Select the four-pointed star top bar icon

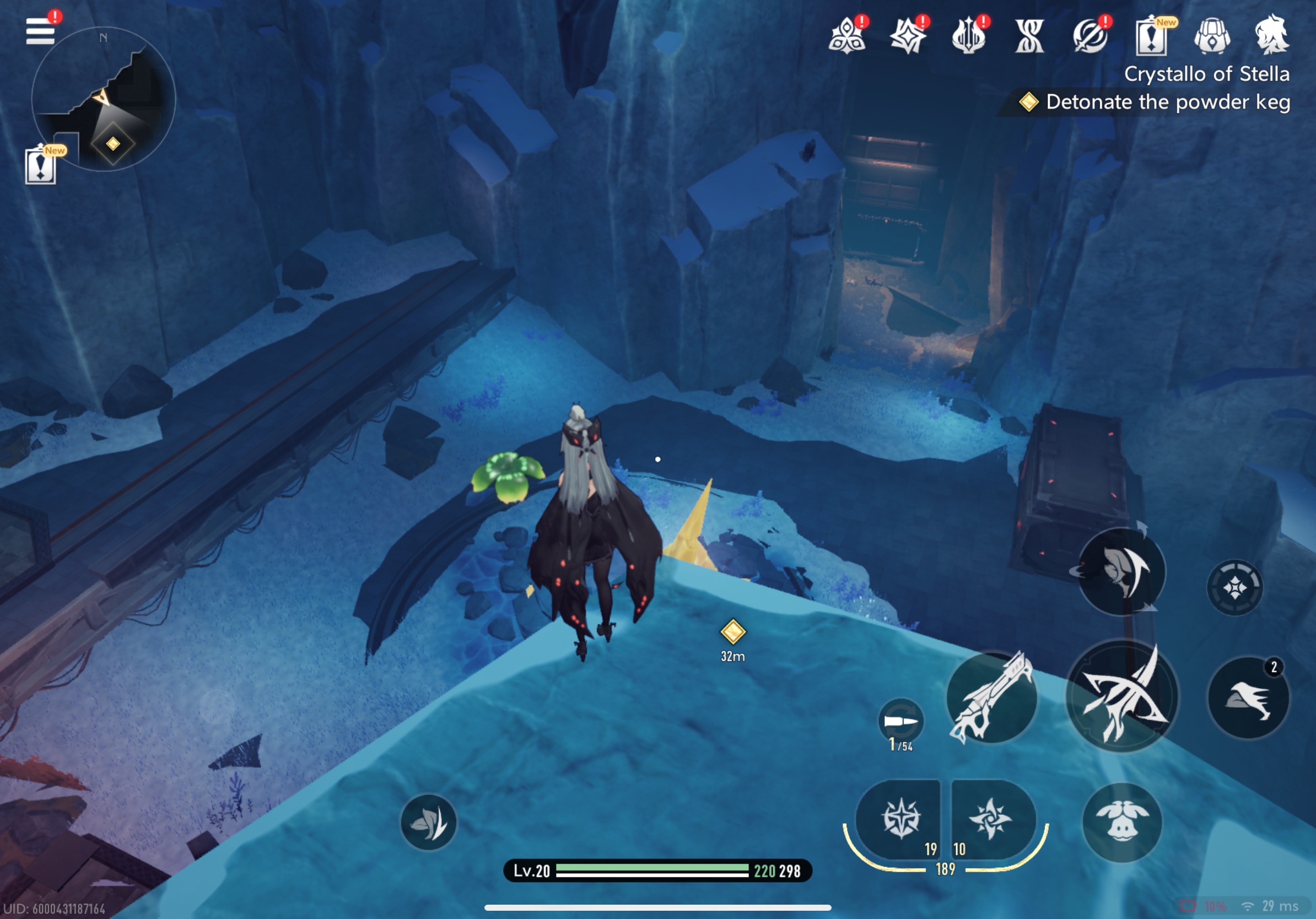907,37
